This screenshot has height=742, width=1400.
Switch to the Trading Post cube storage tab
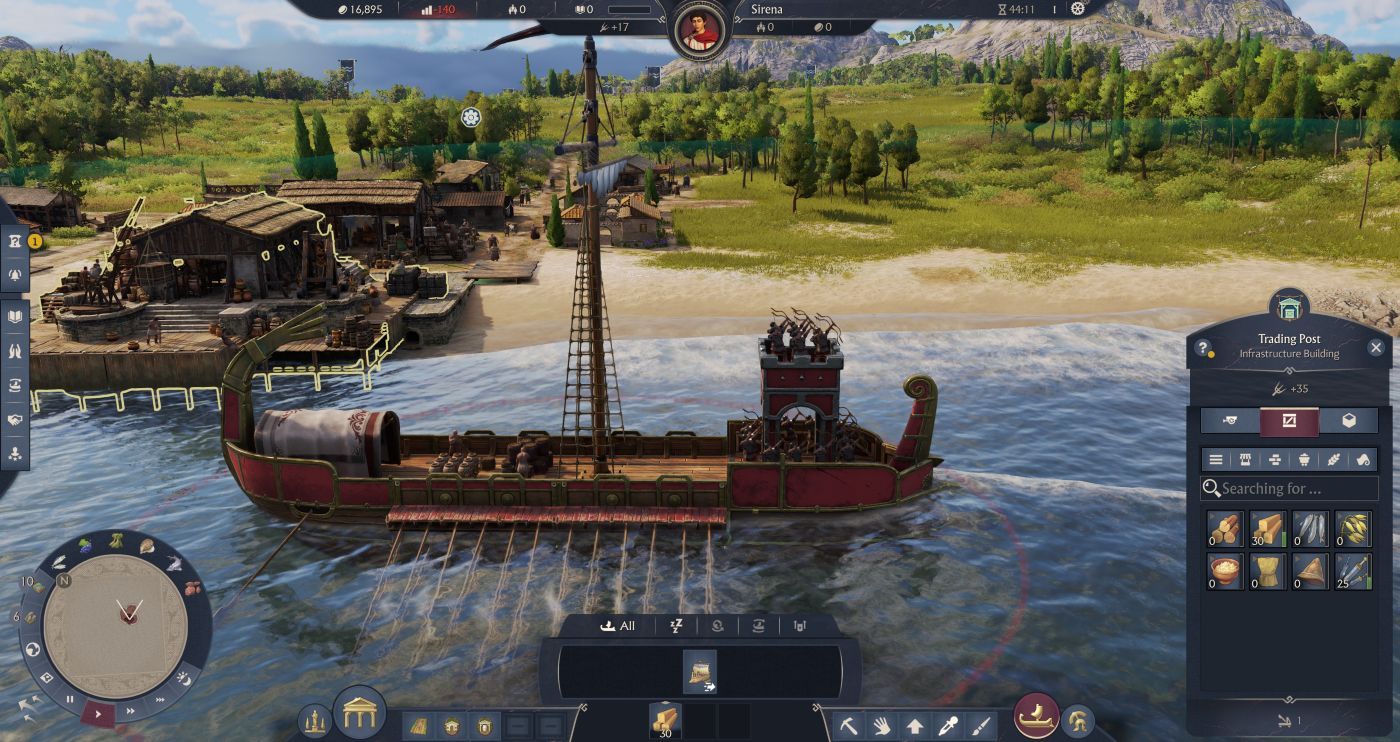1348,421
